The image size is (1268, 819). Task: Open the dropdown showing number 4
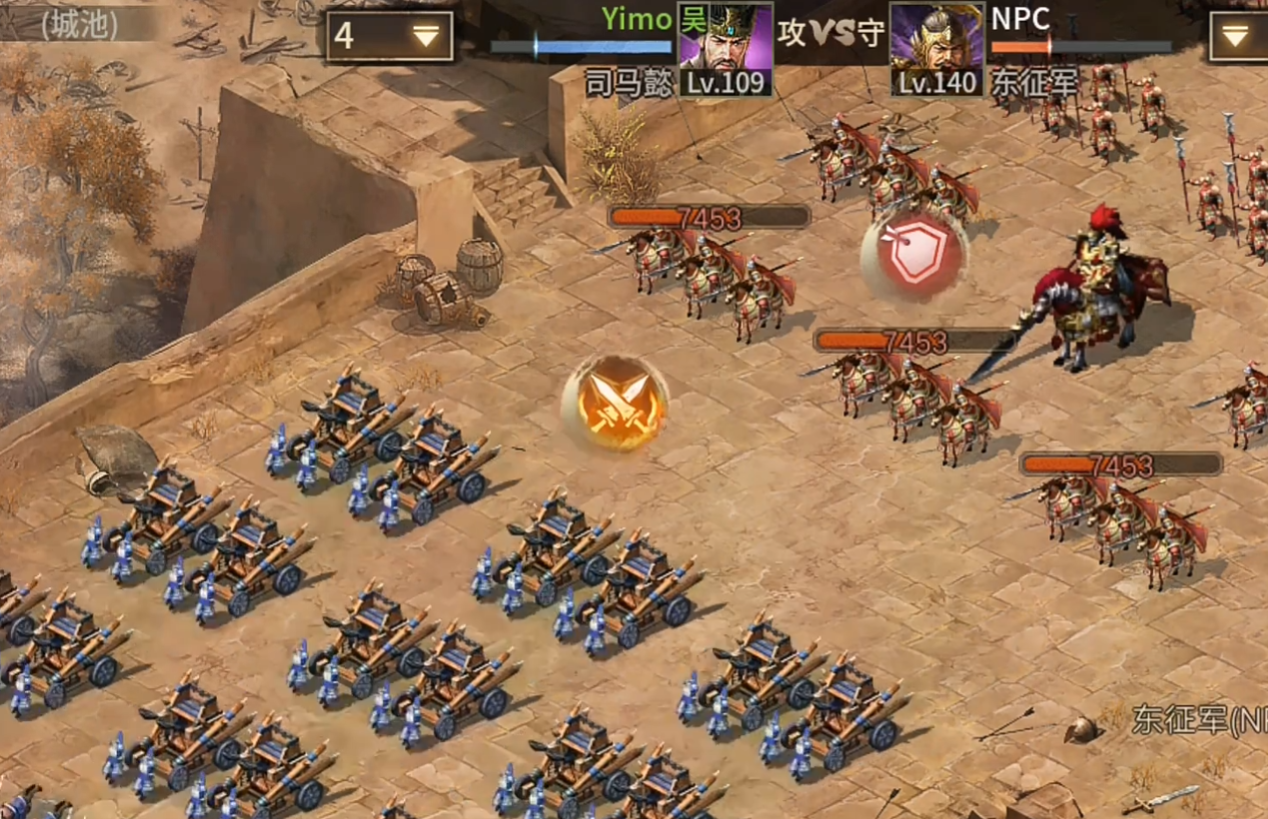389,37
